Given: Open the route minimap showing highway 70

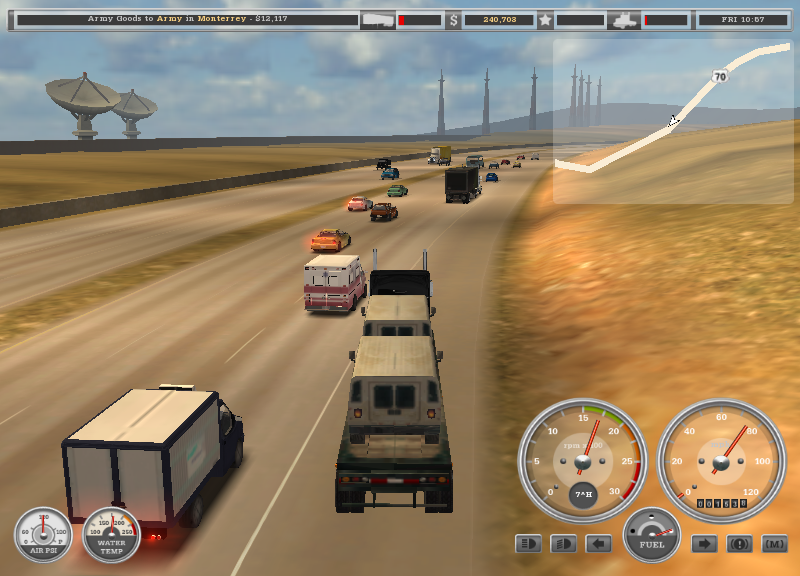Looking at the screenshot, I should coord(672,122).
